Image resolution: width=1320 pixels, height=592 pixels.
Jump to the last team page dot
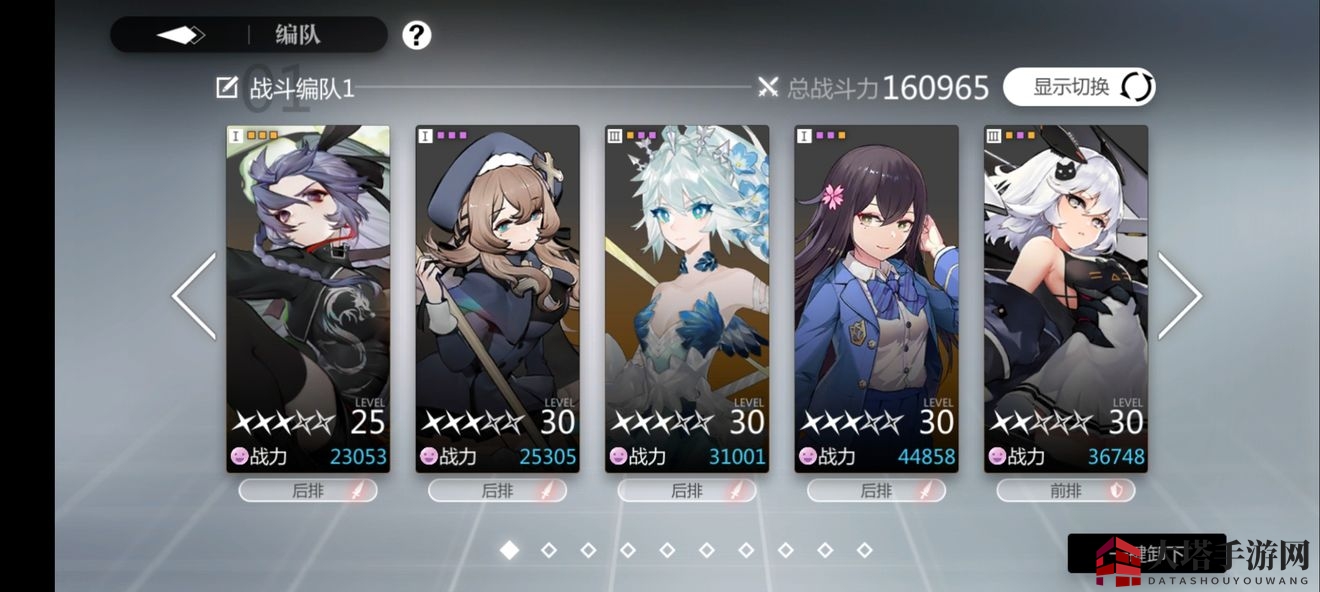[865, 550]
